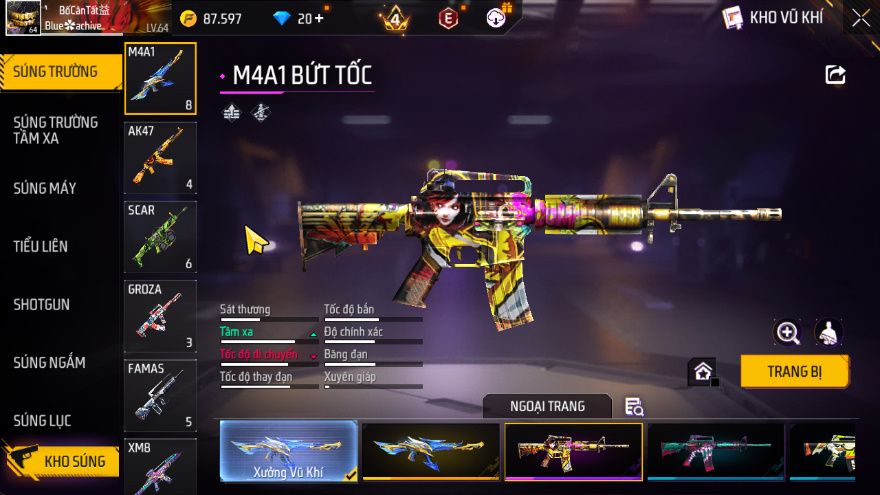This screenshot has width=880, height=495.
Task: Switch to the Súng Trường category
Action: click(x=57, y=71)
